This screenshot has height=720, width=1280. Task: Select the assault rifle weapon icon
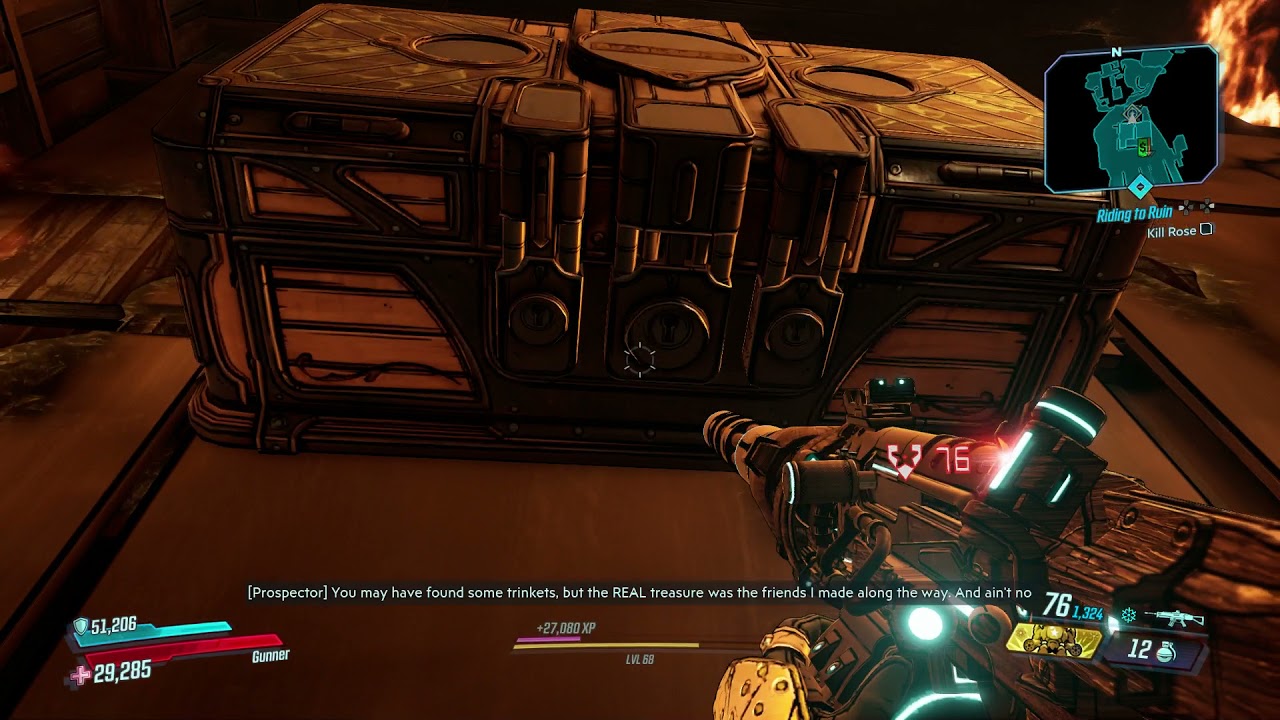click(1174, 618)
